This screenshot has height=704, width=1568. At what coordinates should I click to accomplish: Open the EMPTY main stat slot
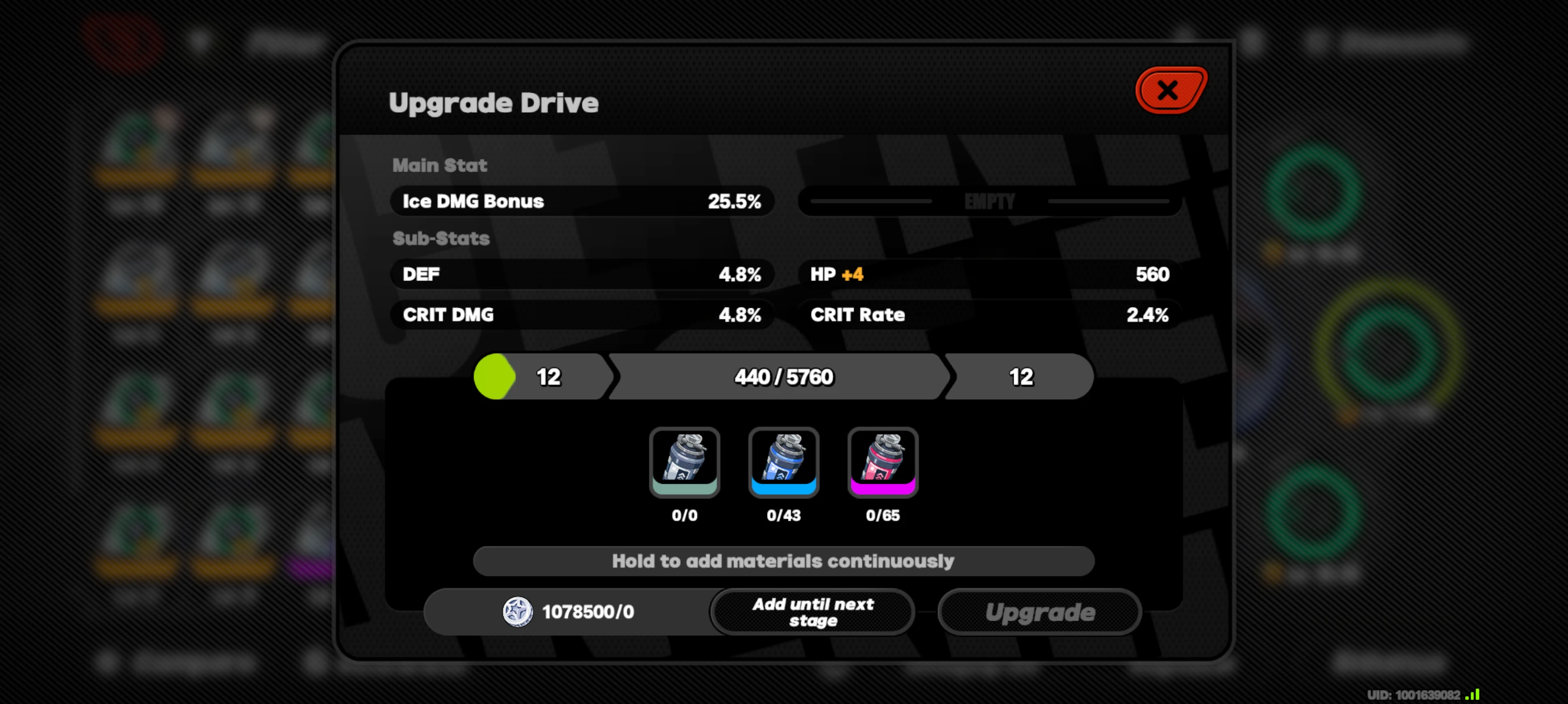point(988,201)
